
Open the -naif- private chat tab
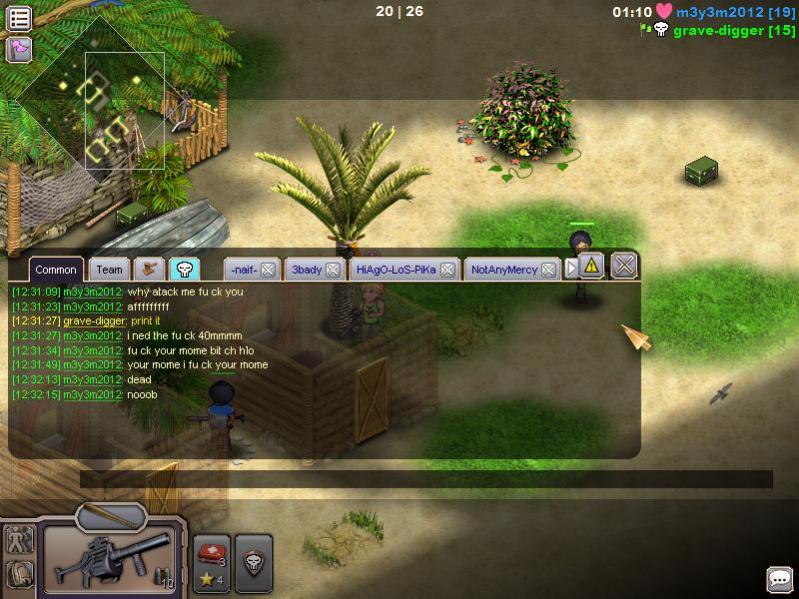tap(241, 269)
